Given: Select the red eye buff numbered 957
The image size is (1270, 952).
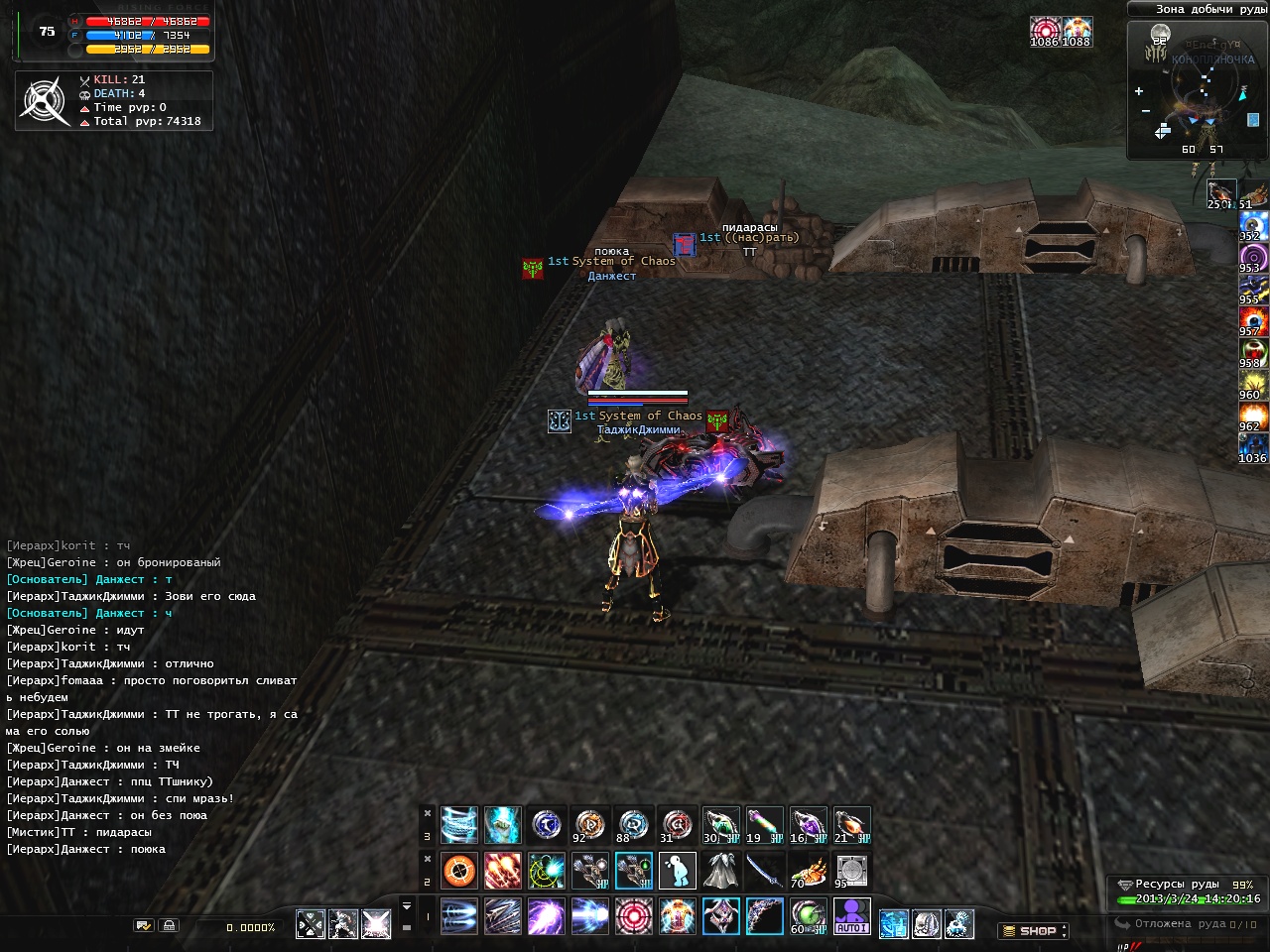Looking at the screenshot, I should click(x=1252, y=319).
